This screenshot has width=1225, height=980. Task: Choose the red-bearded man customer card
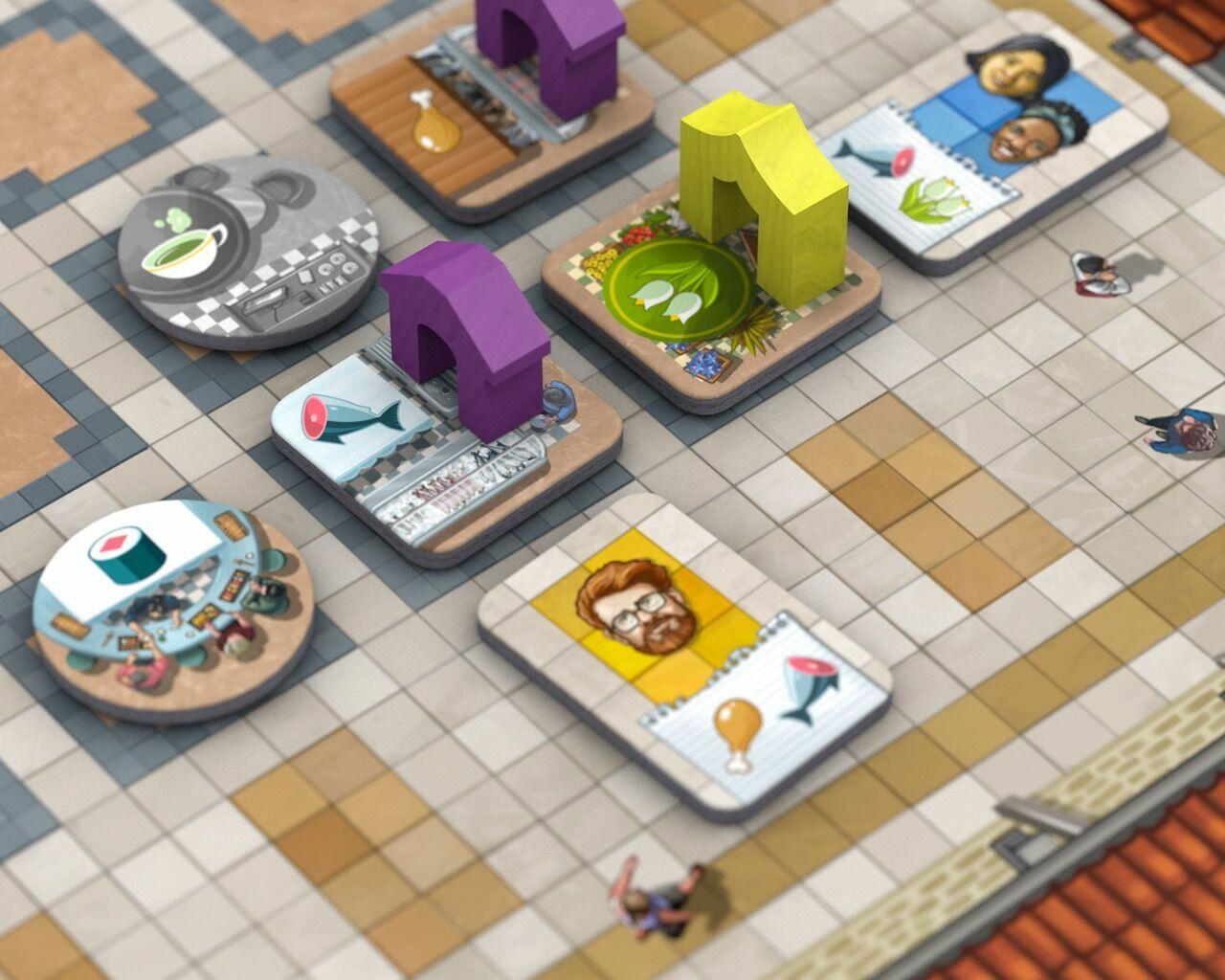(x=685, y=651)
